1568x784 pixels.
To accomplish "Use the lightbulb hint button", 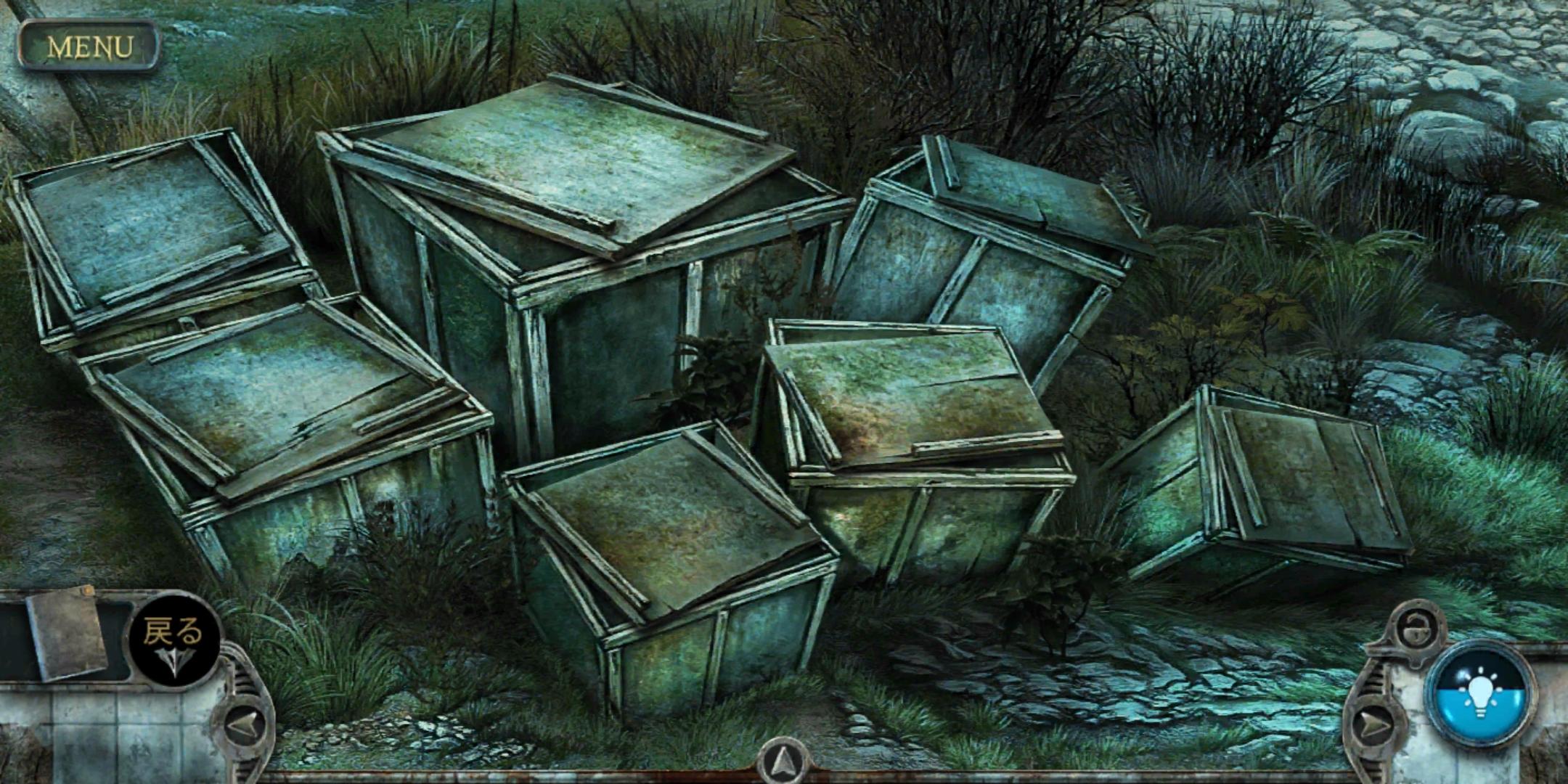I will click(1480, 693).
